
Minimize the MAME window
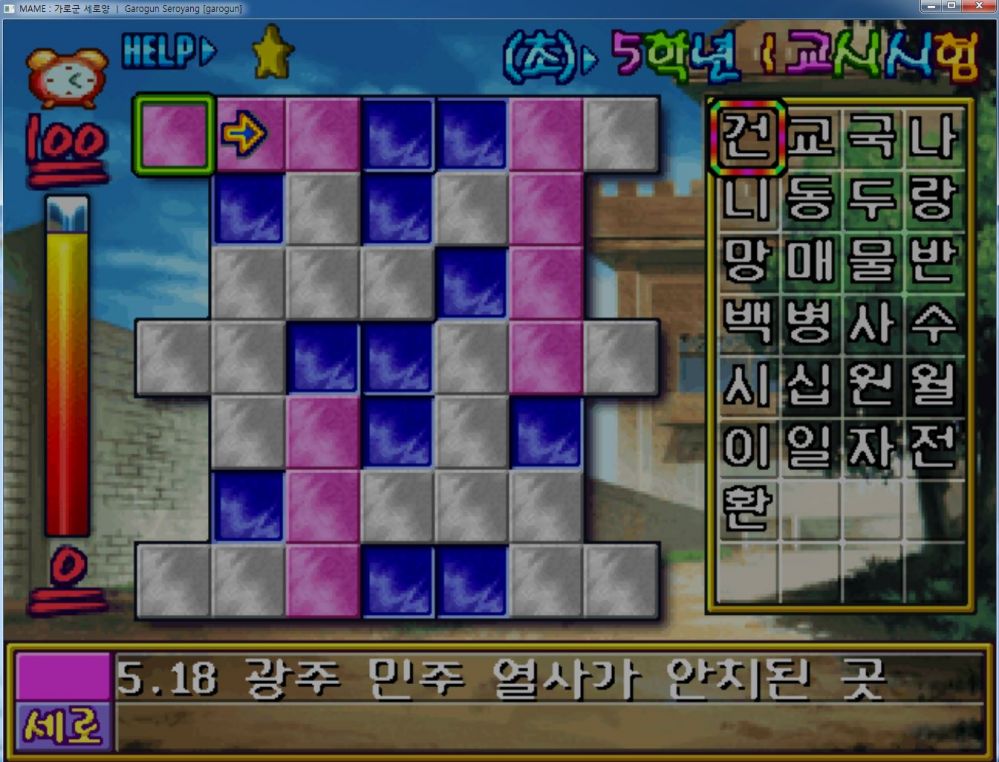[929, 7]
